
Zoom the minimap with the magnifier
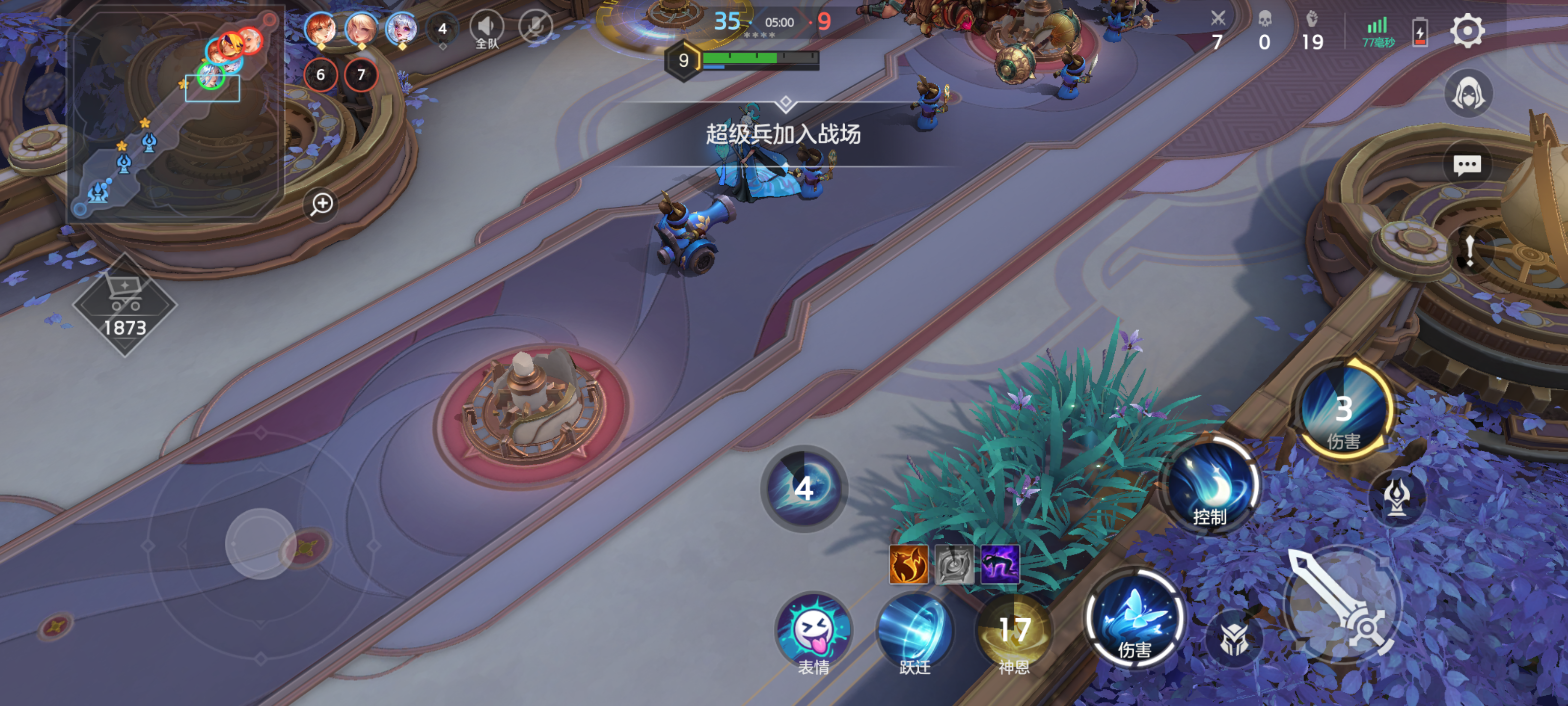(321, 203)
